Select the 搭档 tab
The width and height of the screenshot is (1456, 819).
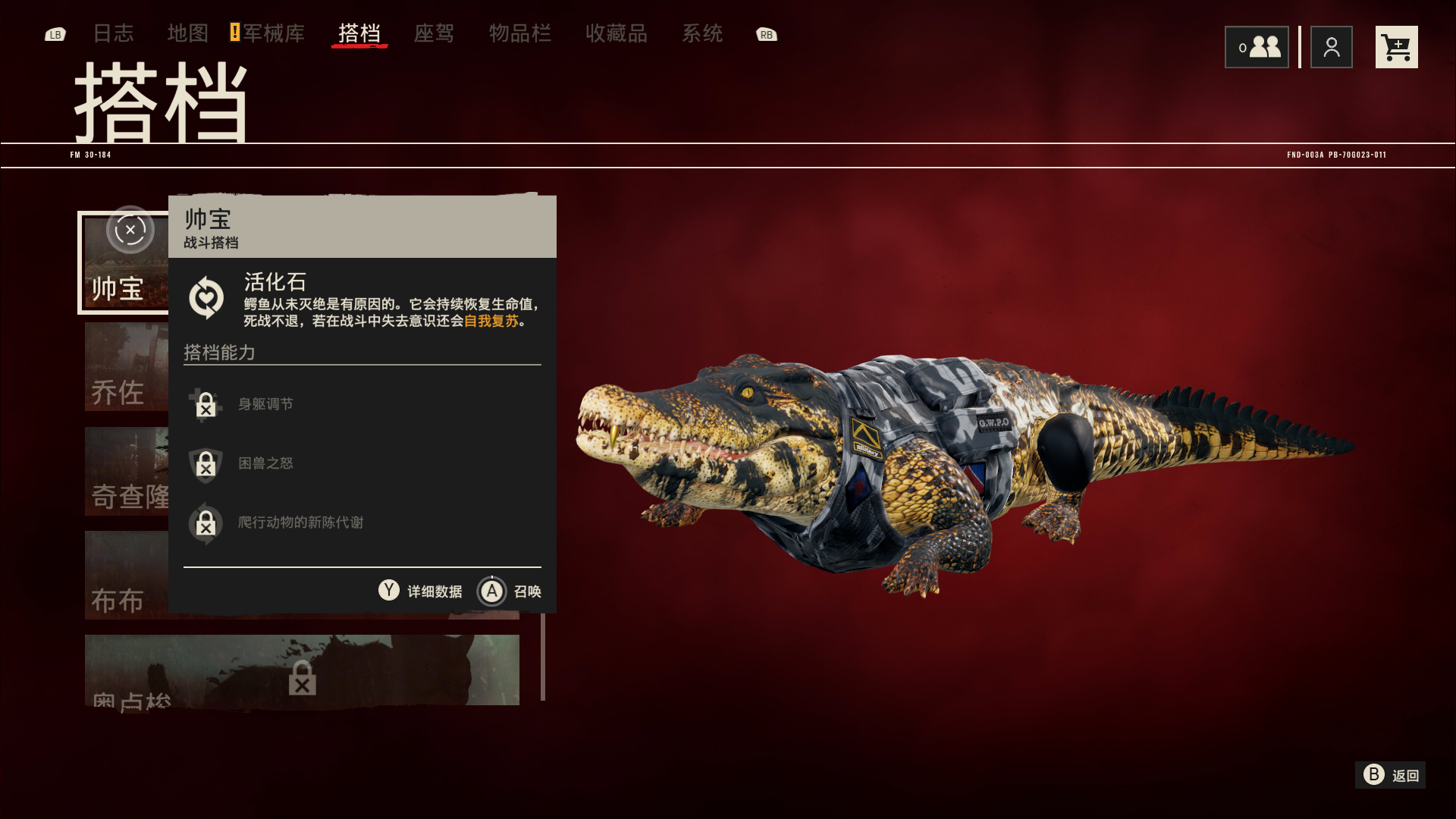359,33
